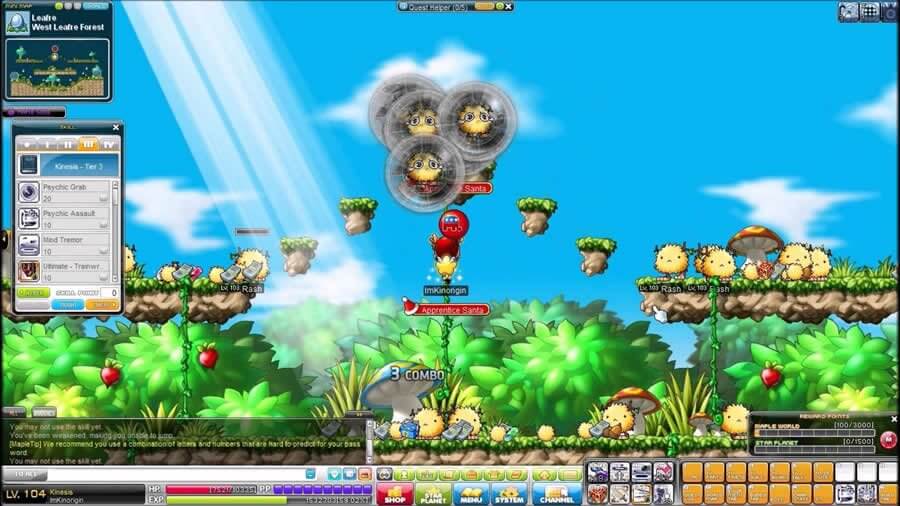The width and height of the screenshot is (900, 506).
Task: Switch to the skill tier III tab
Action: [x=89, y=144]
